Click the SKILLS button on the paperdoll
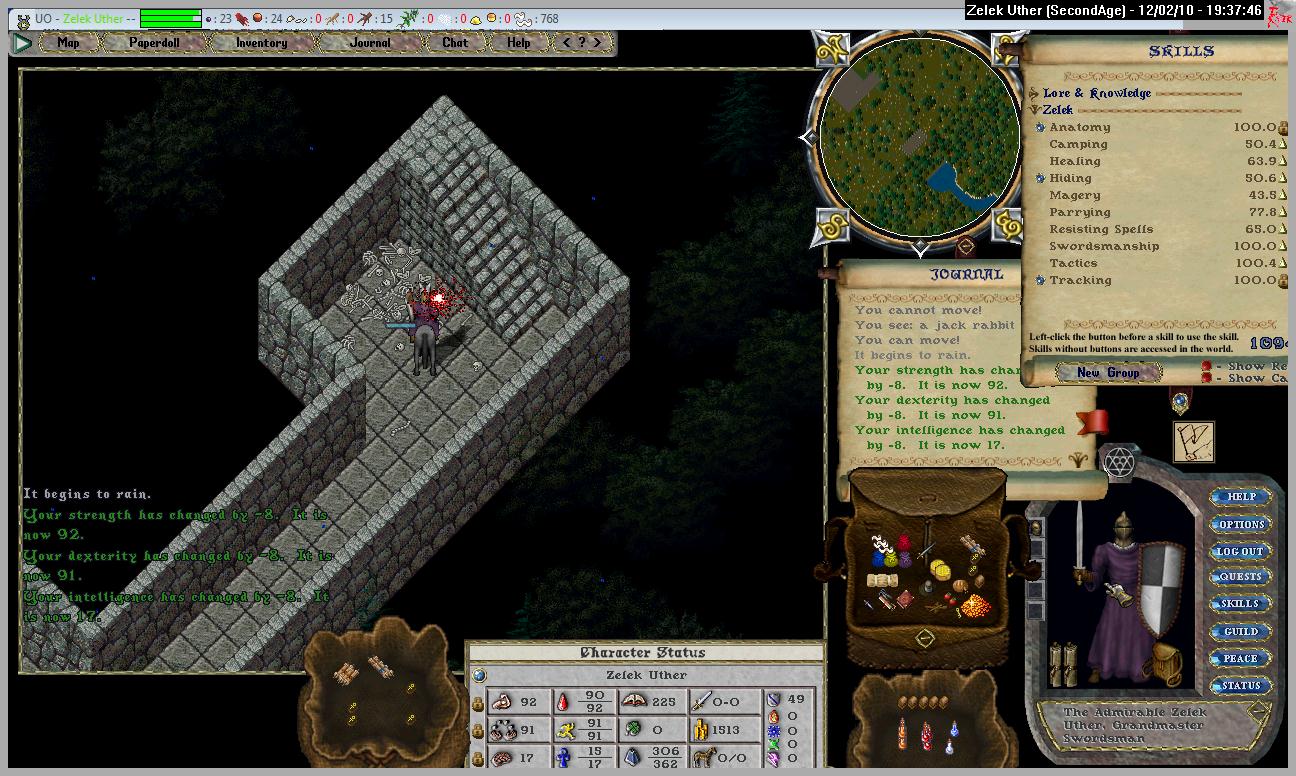Image resolution: width=1296 pixels, height=776 pixels. point(1241,604)
